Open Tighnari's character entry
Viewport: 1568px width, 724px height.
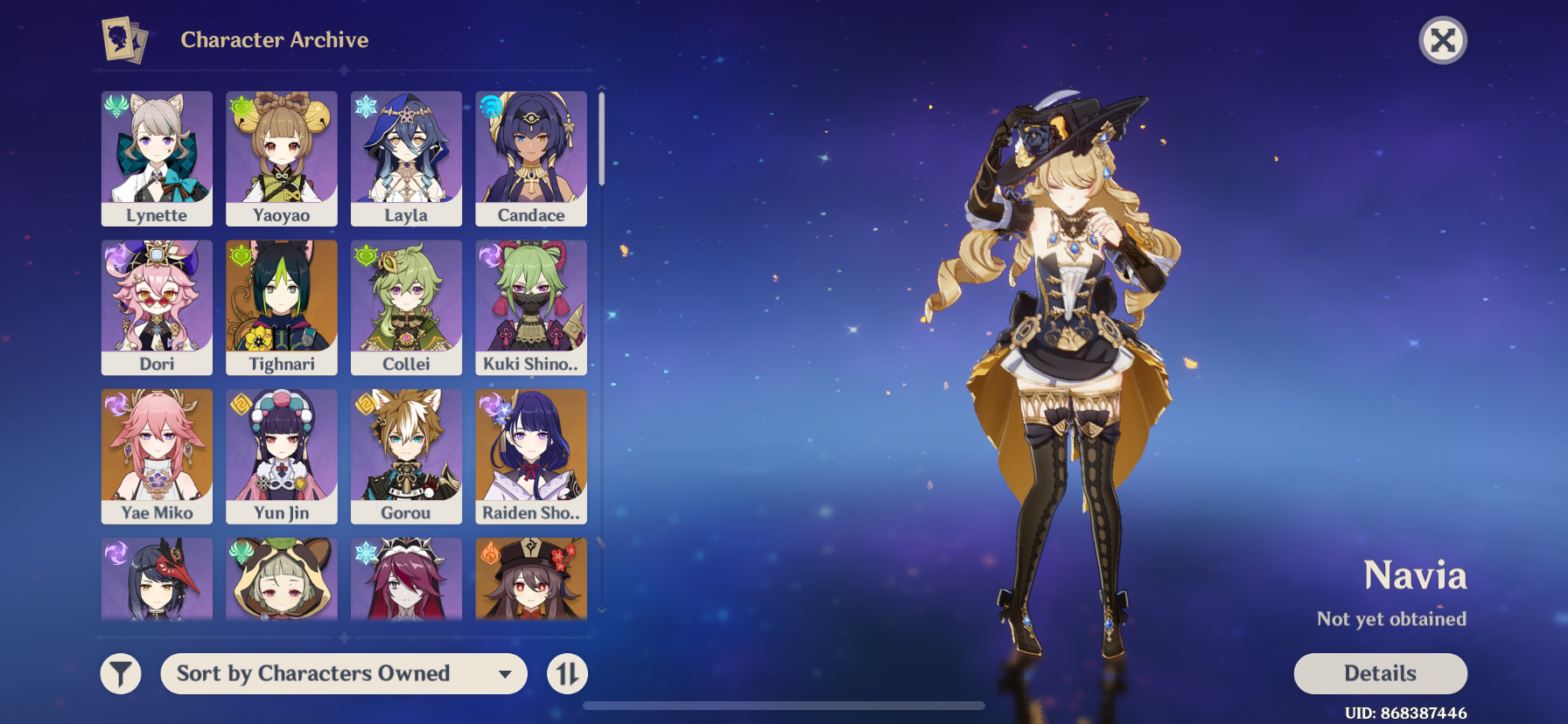point(281,307)
